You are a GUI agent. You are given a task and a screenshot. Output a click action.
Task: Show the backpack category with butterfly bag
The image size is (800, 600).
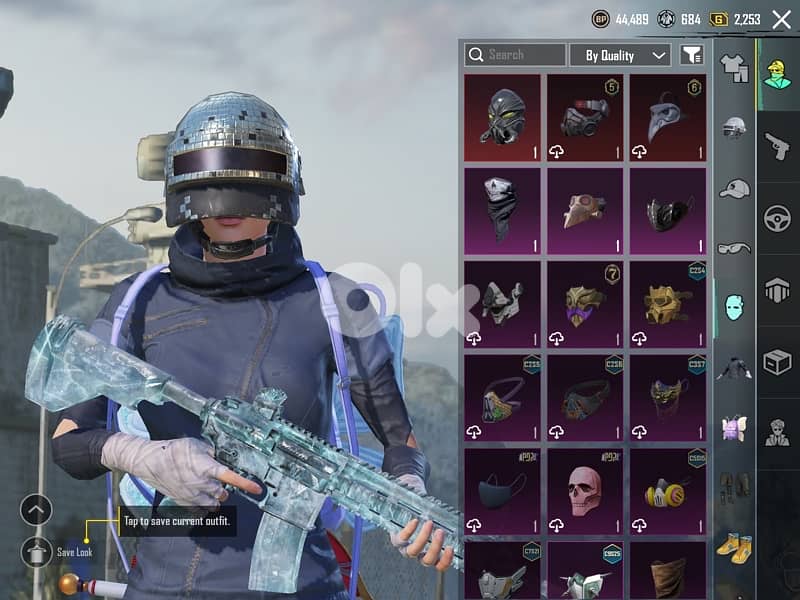pos(734,428)
